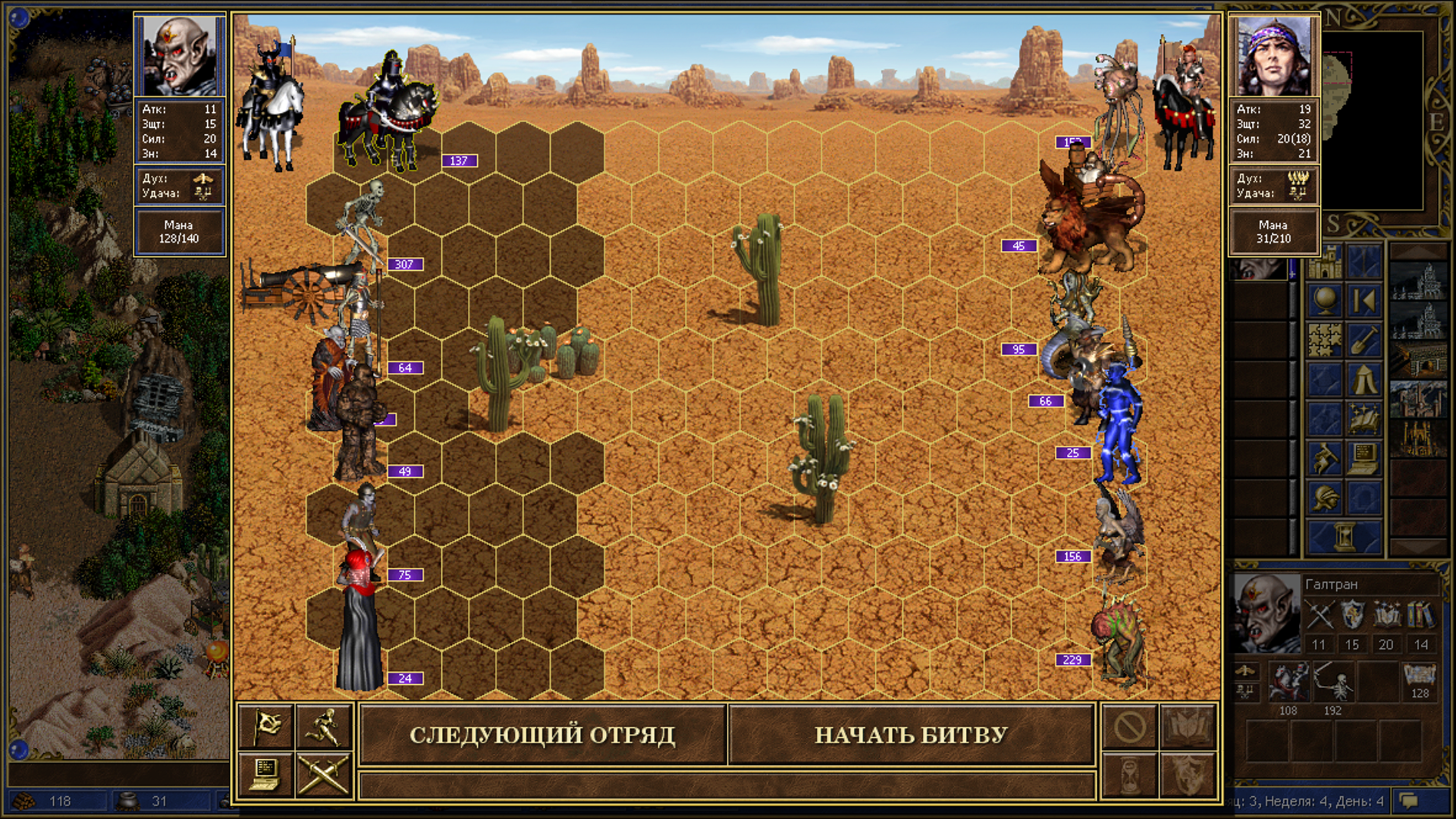Retreat with the running man button

[x=325, y=726]
